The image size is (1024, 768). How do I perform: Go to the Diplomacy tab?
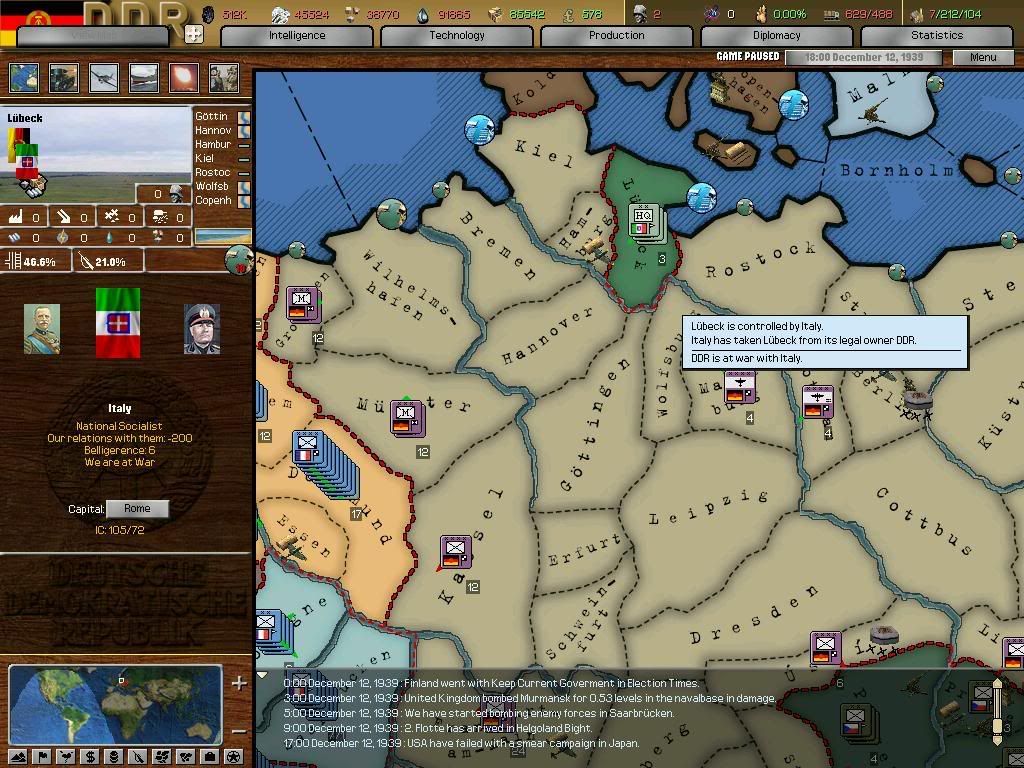(777, 36)
